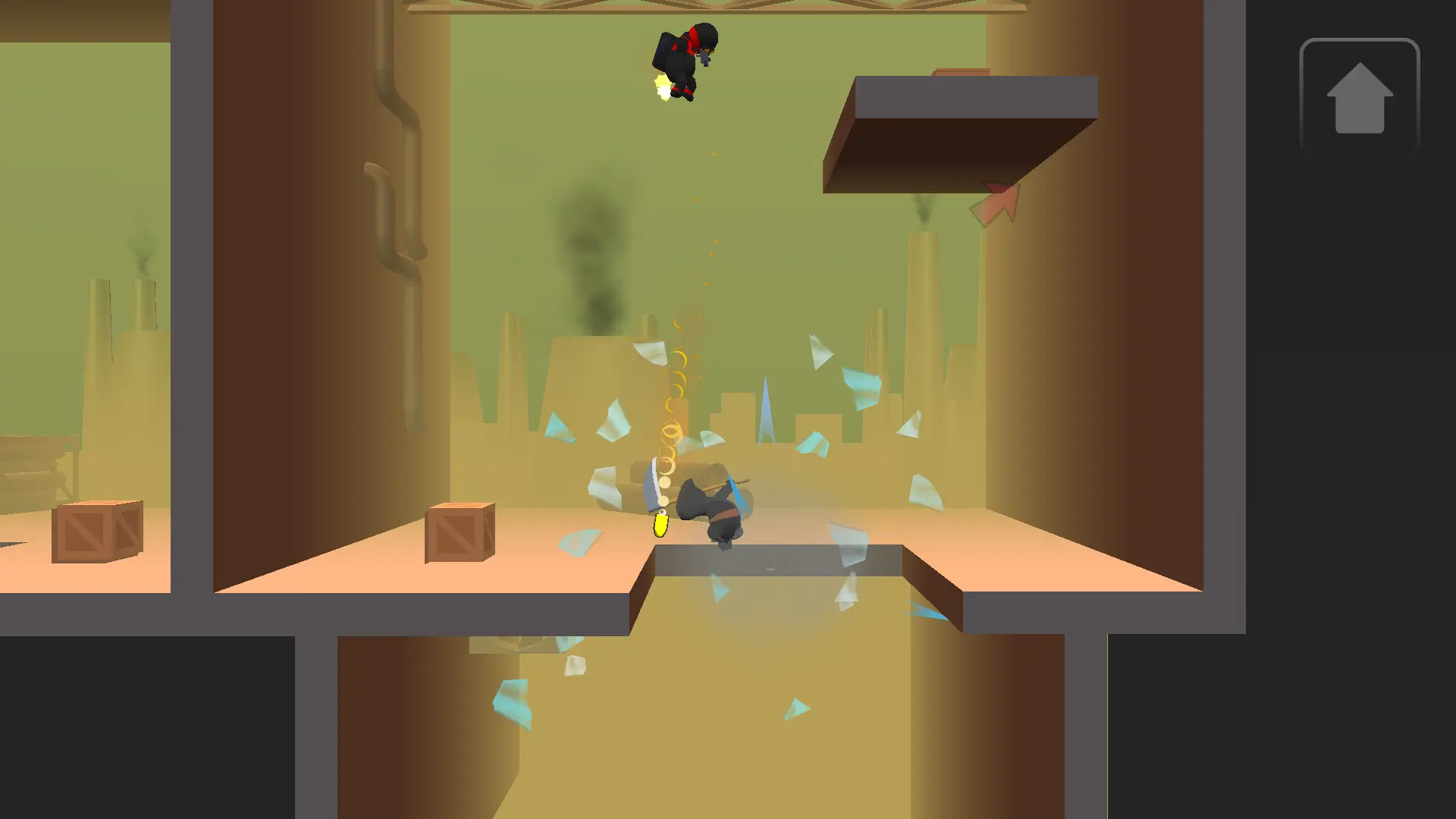Tap the up-arrow jump button

(x=1359, y=97)
